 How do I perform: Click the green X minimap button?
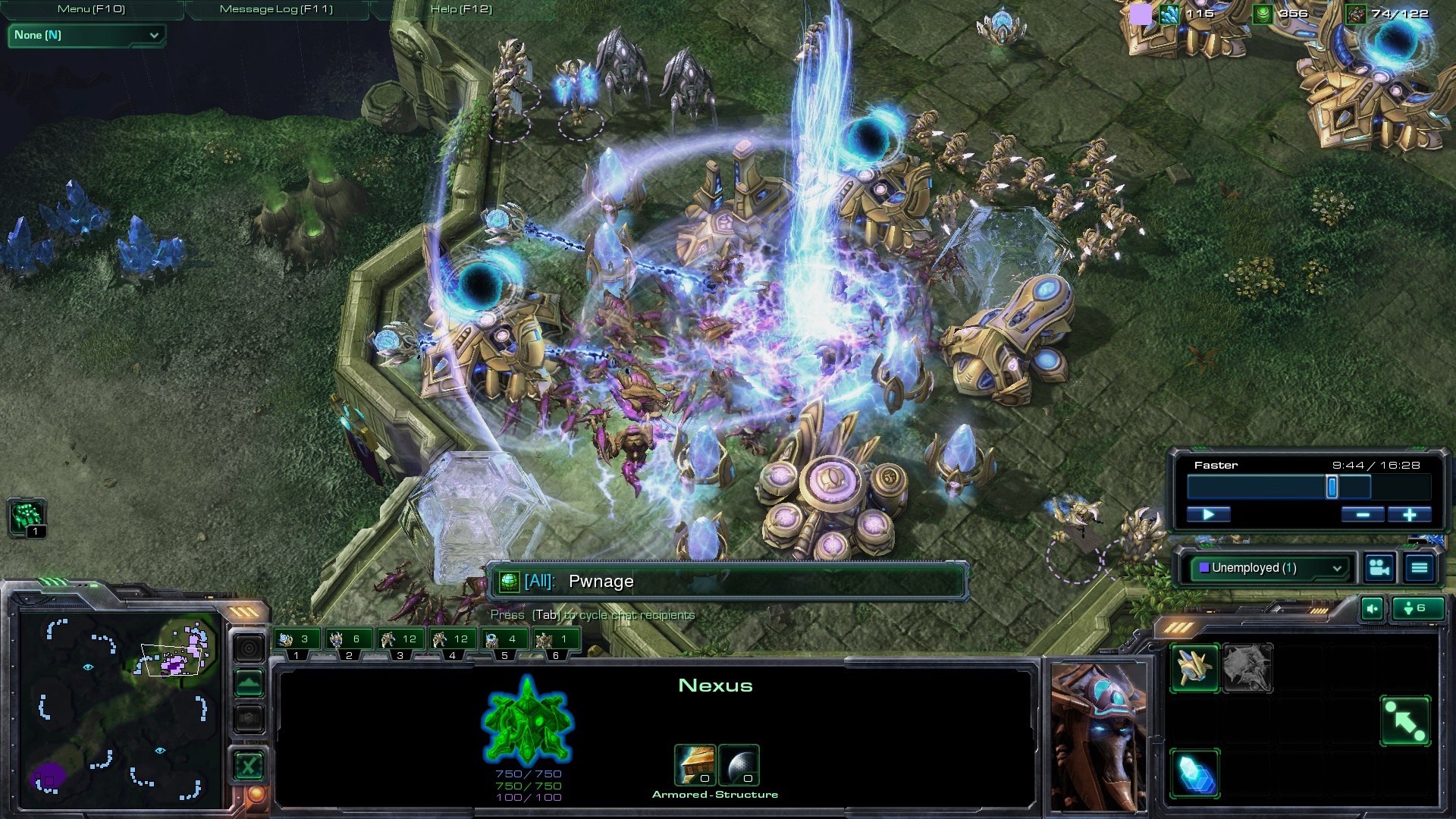249,766
